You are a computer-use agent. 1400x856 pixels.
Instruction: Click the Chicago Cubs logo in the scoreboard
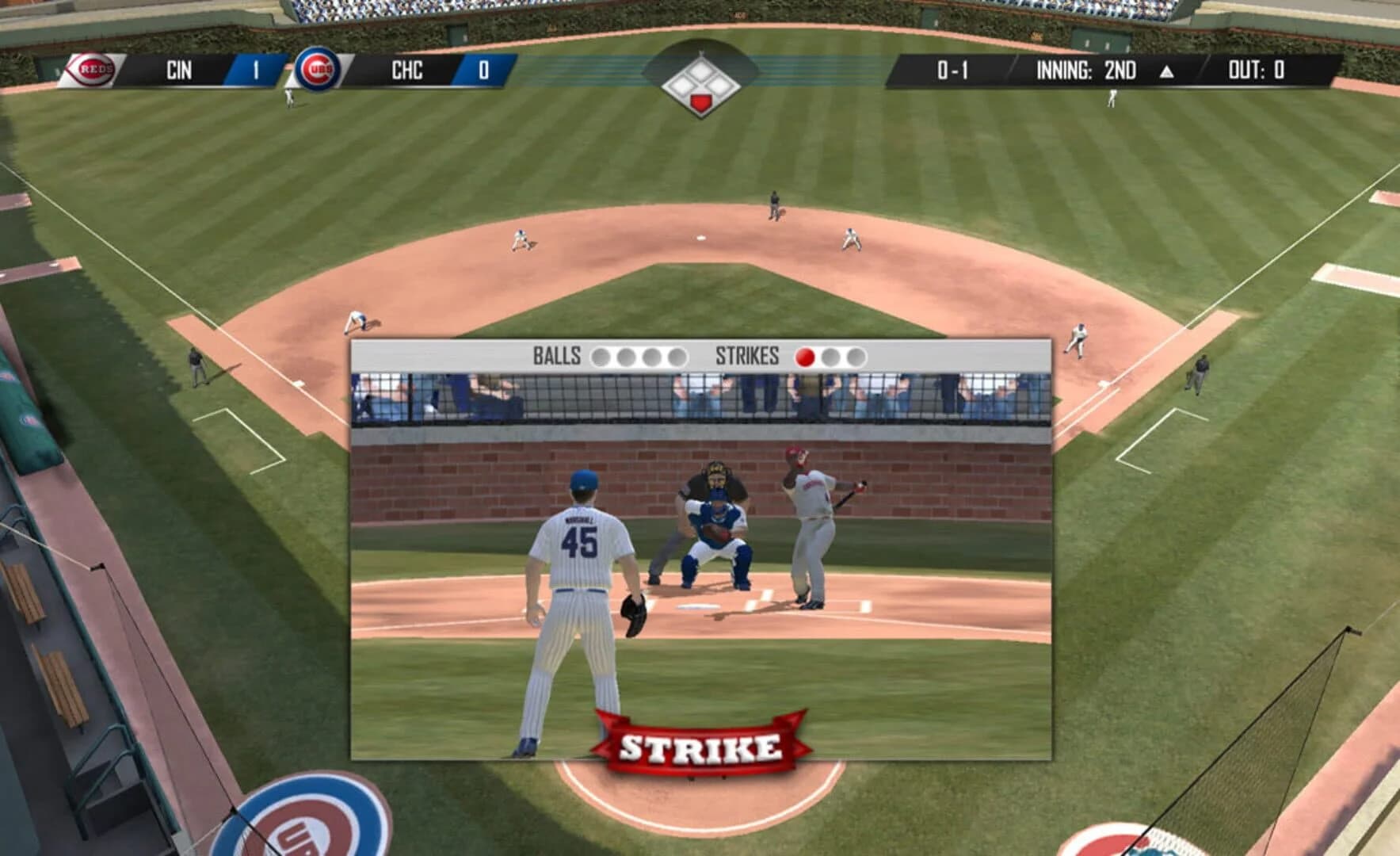316,69
